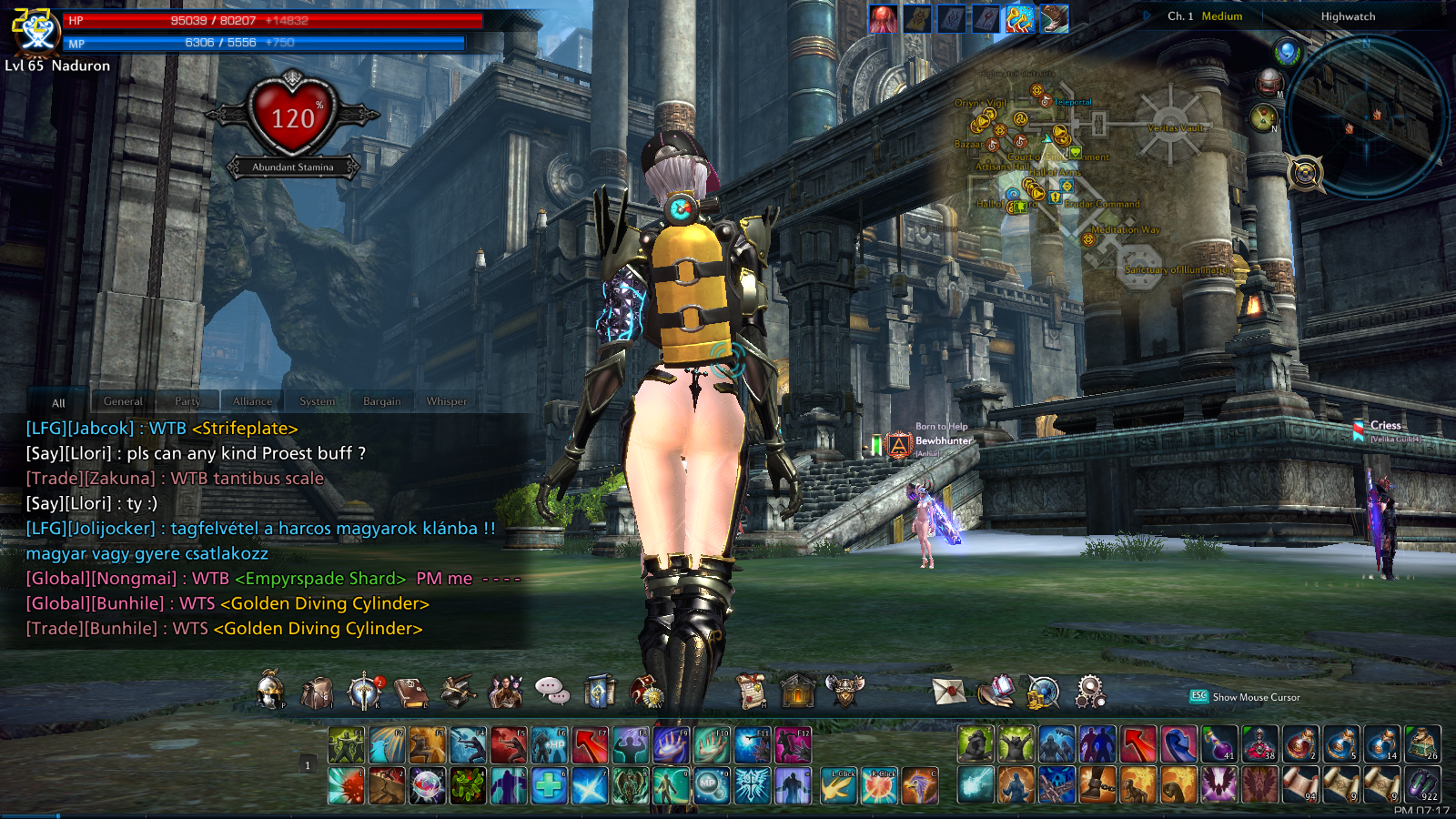This screenshot has height=819, width=1456.
Task: Select the green chest item with 26 count
Action: coord(1422,744)
